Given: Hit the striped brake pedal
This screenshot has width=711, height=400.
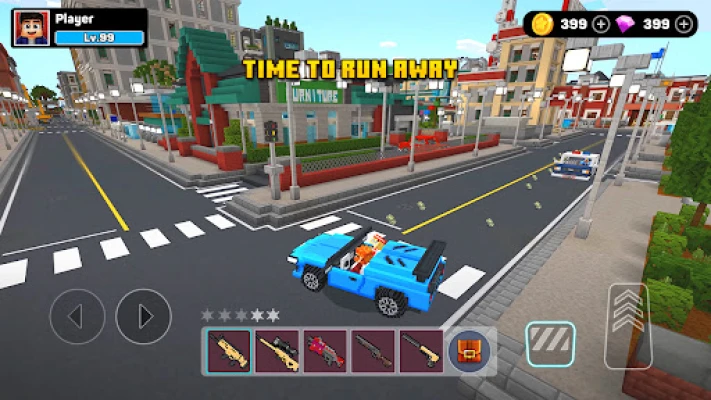Looking at the screenshot, I should [x=550, y=344].
